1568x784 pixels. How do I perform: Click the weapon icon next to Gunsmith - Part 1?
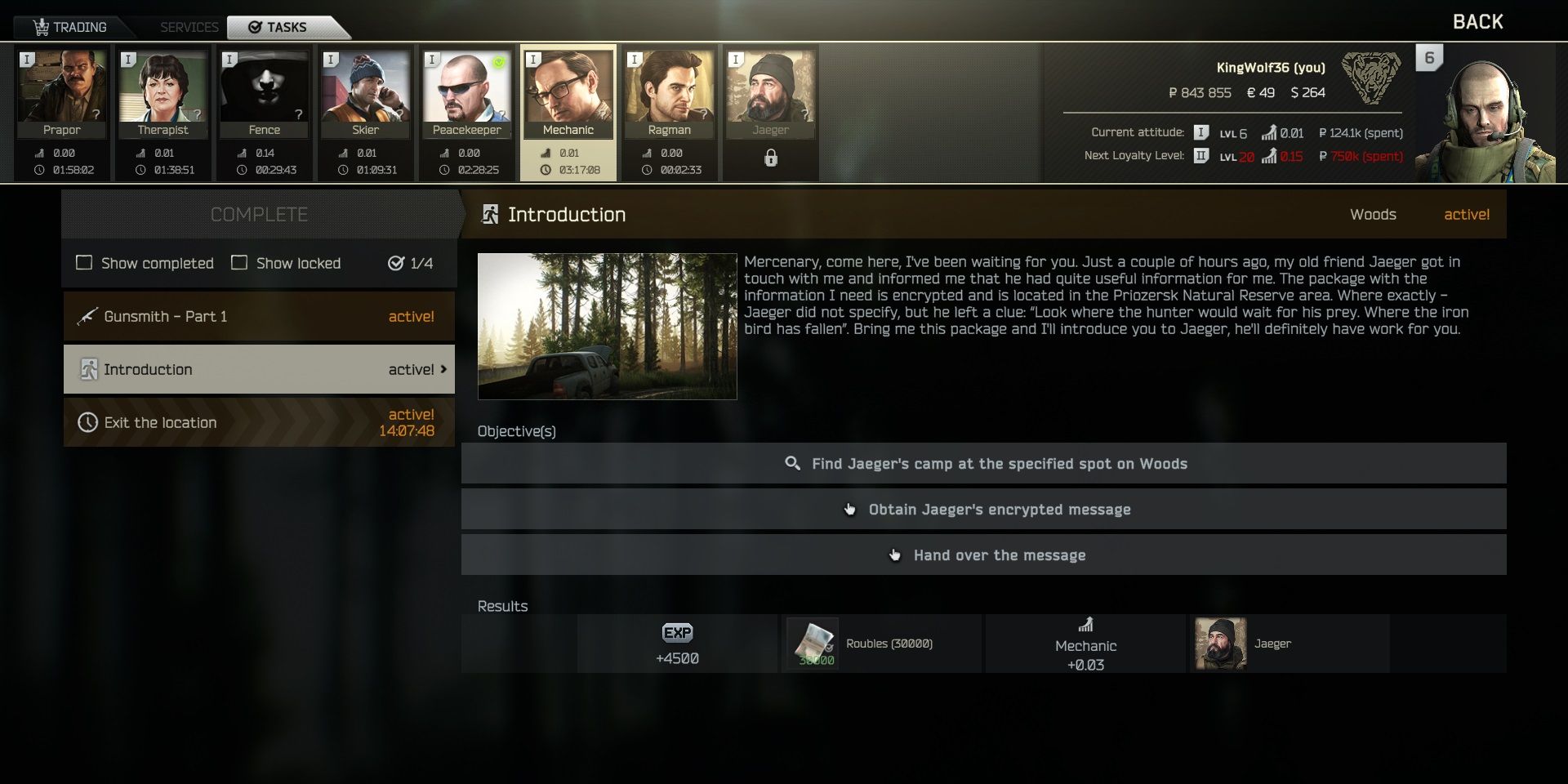86,316
